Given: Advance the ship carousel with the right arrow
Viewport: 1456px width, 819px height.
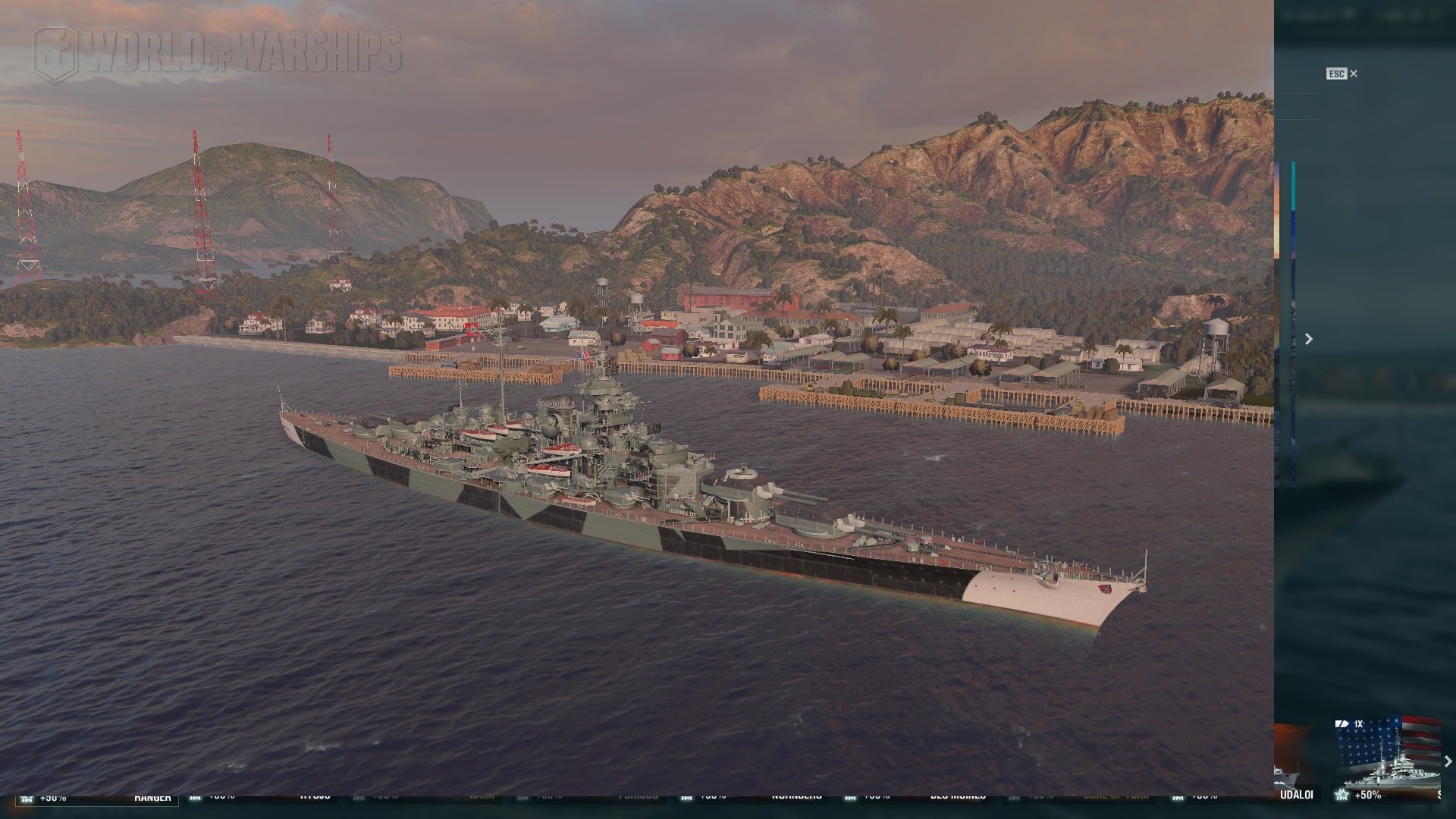Looking at the screenshot, I should (x=1448, y=761).
